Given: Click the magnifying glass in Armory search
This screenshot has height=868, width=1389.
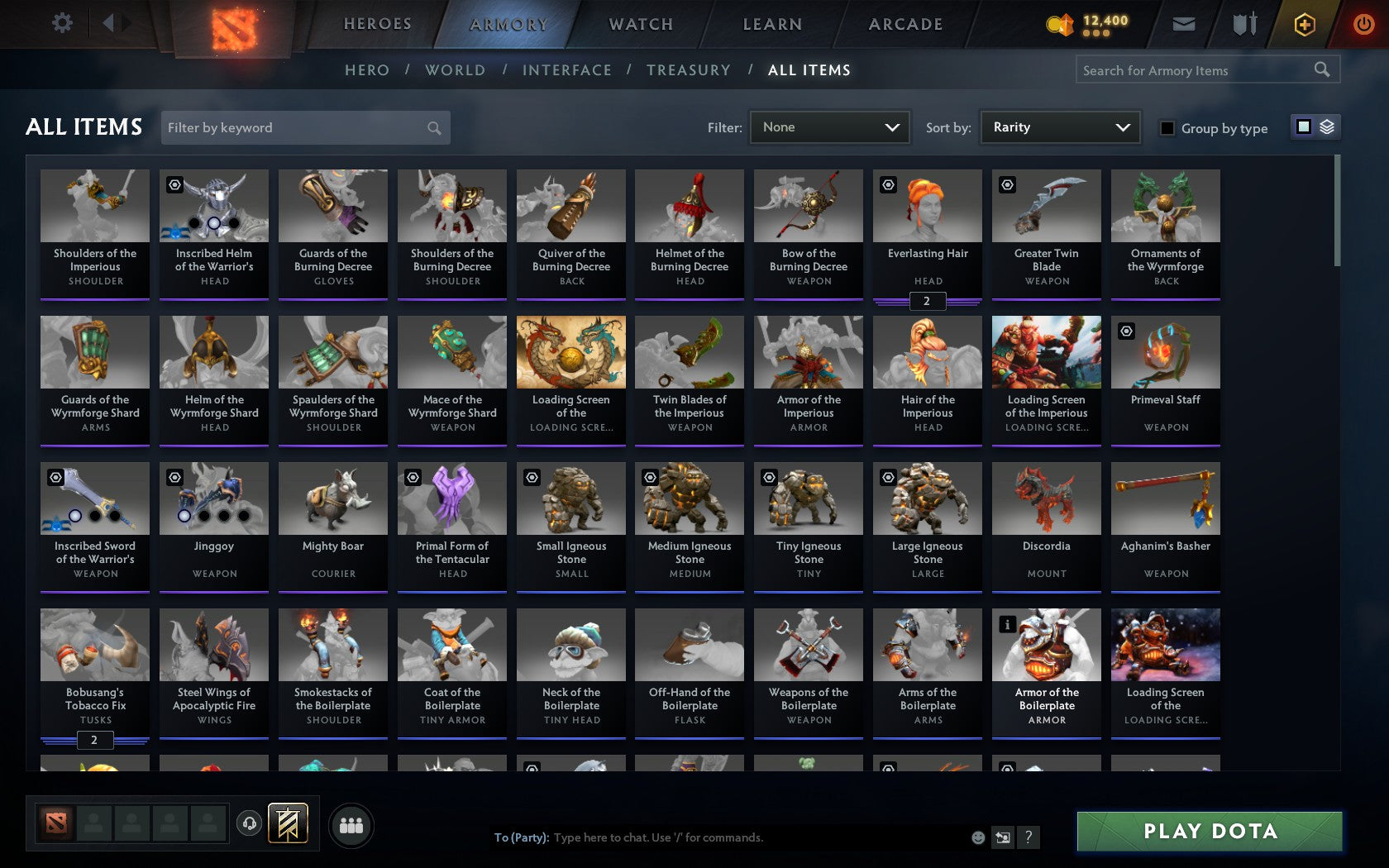Looking at the screenshot, I should tap(1320, 69).
